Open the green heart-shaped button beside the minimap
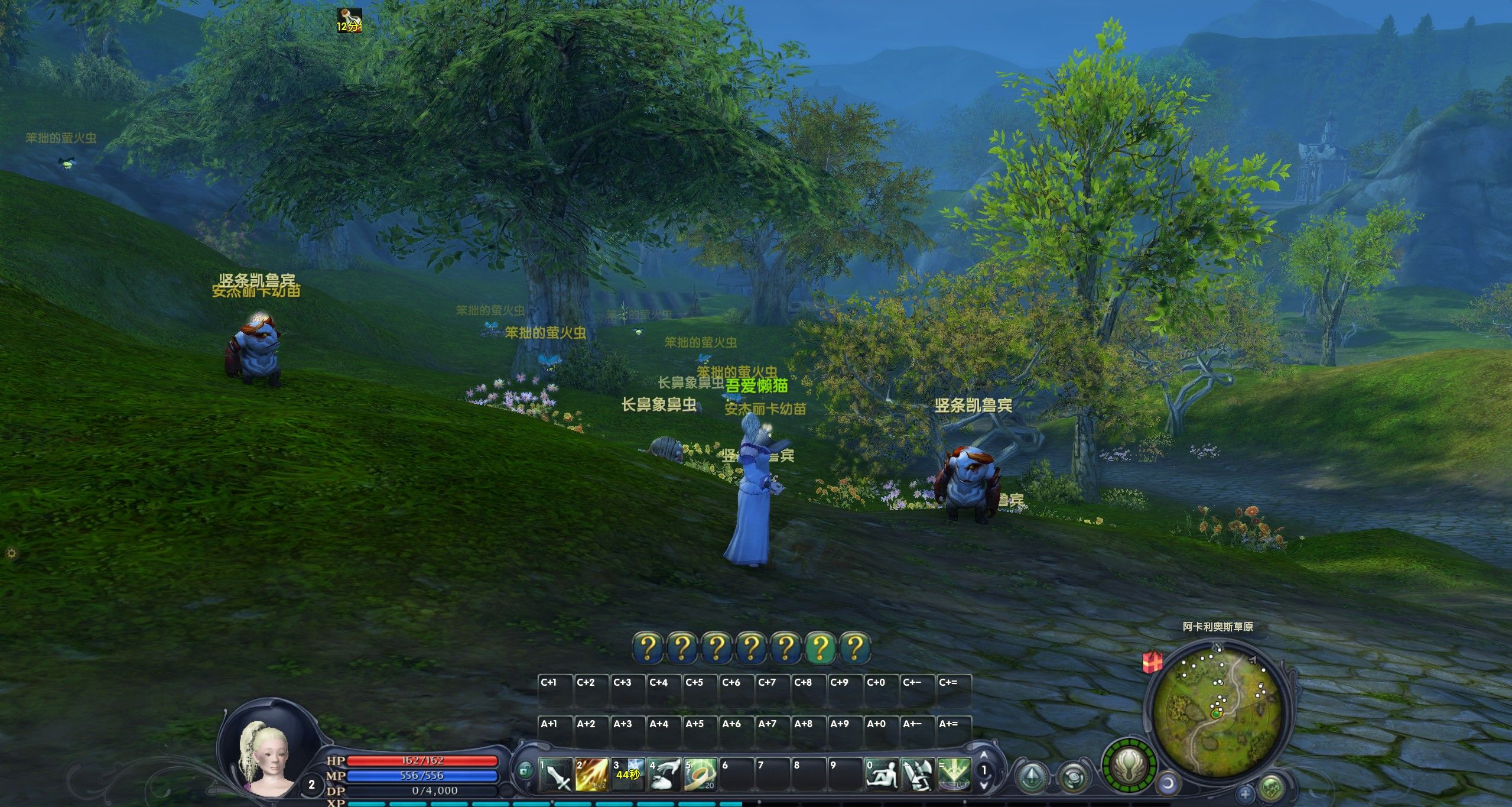This screenshot has width=1512, height=807. click(1271, 788)
